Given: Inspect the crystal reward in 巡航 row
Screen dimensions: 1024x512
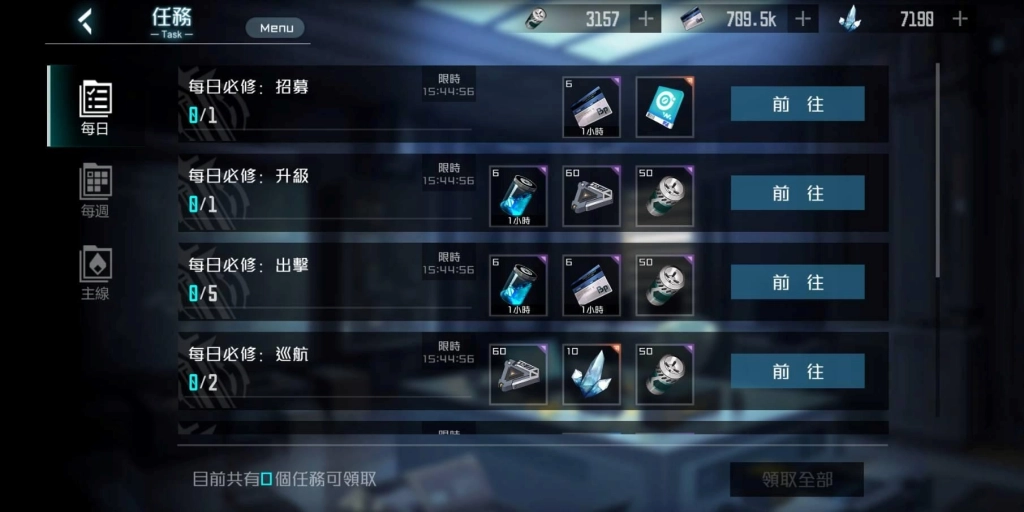Looking at the screenshot, I should click(x=591, y=374).
